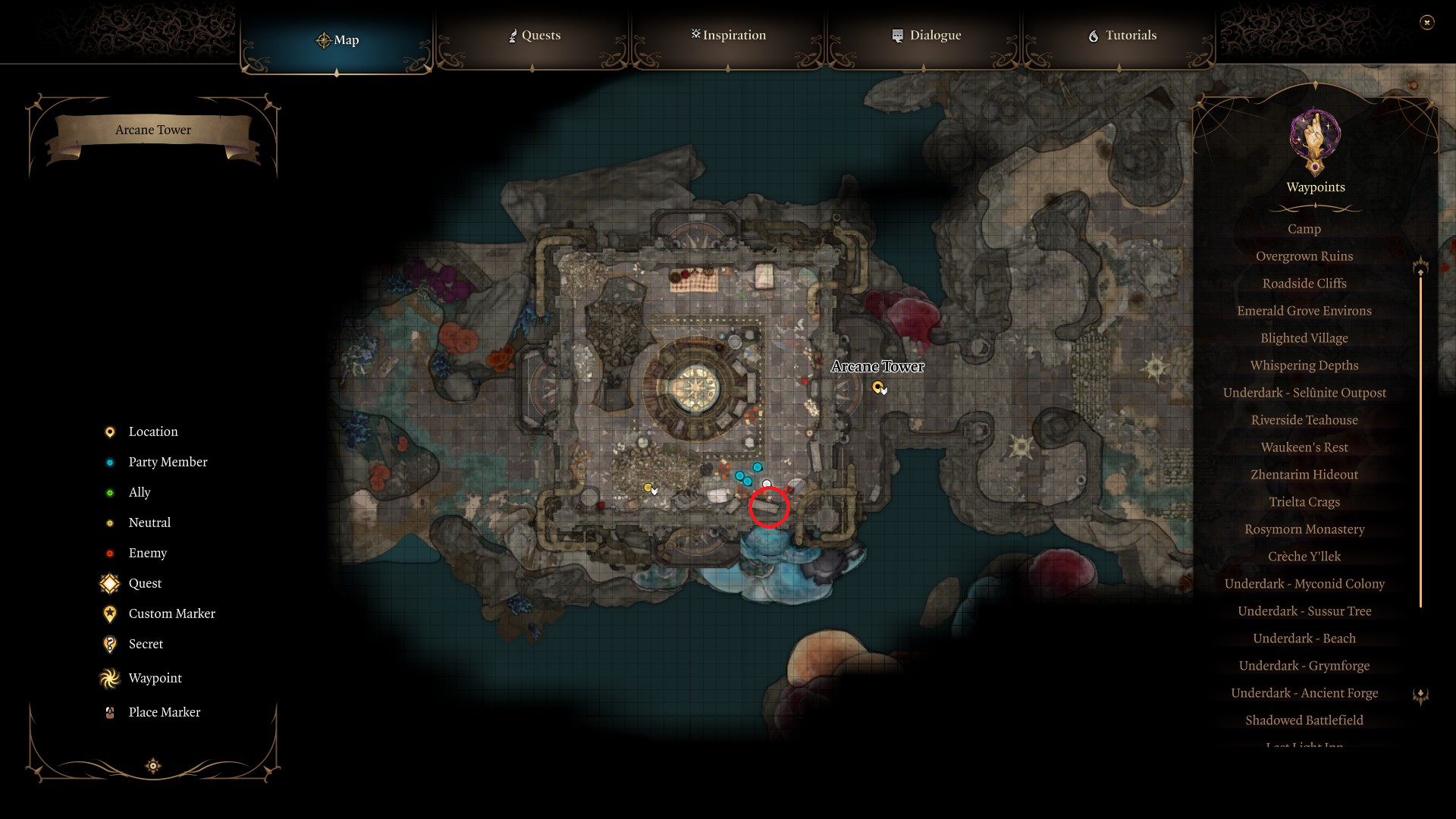Image resolution: width=1456 pixels, height=819 pixels.
Task: Travel to the Blighted Village waypoint
Action: pos(1303,337)
